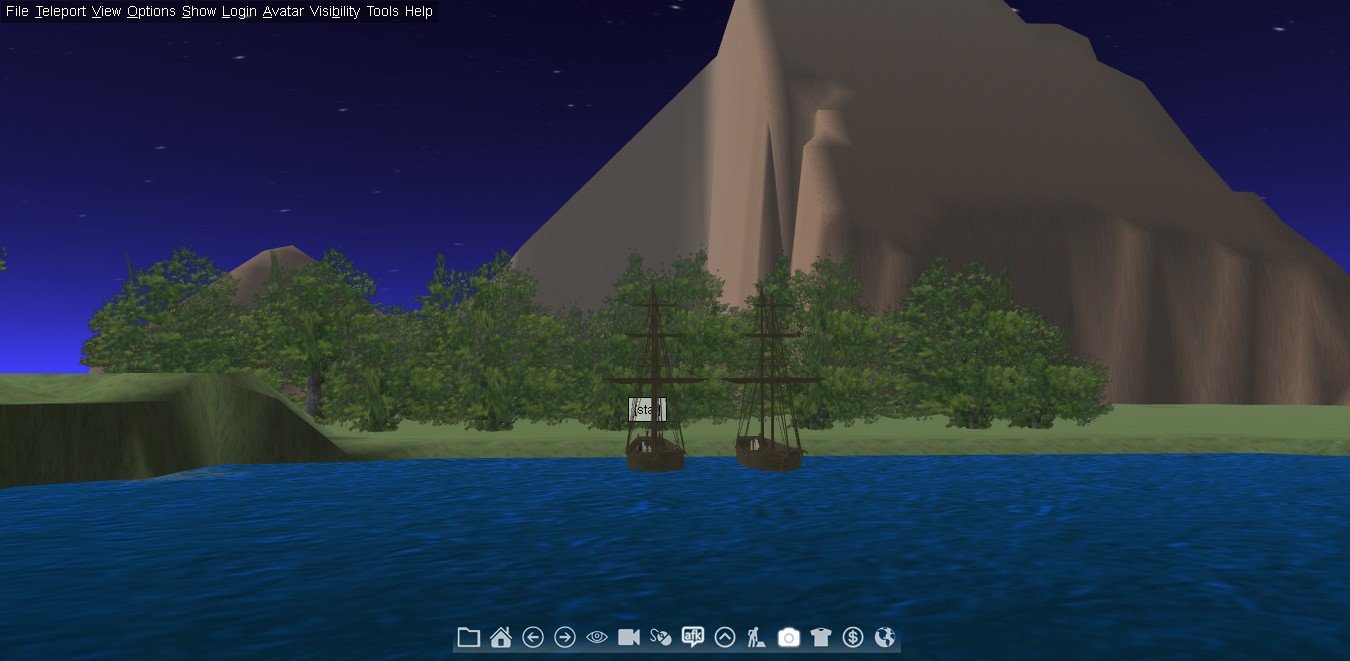Viewport: 1350px width, 661px height.
Task: Open the Avatar menu
Action: (x=283, y=12)
